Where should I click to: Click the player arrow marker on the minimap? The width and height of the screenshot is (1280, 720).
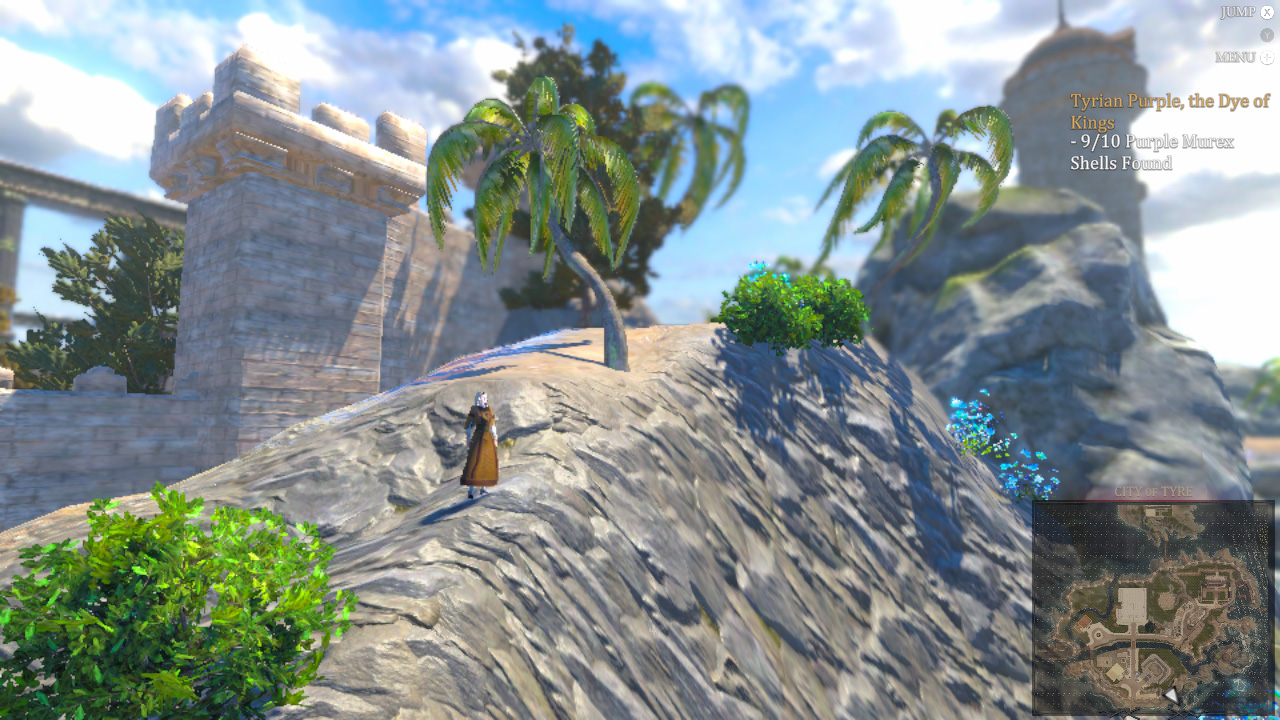pyautogui.click(x=1172, y=696)
